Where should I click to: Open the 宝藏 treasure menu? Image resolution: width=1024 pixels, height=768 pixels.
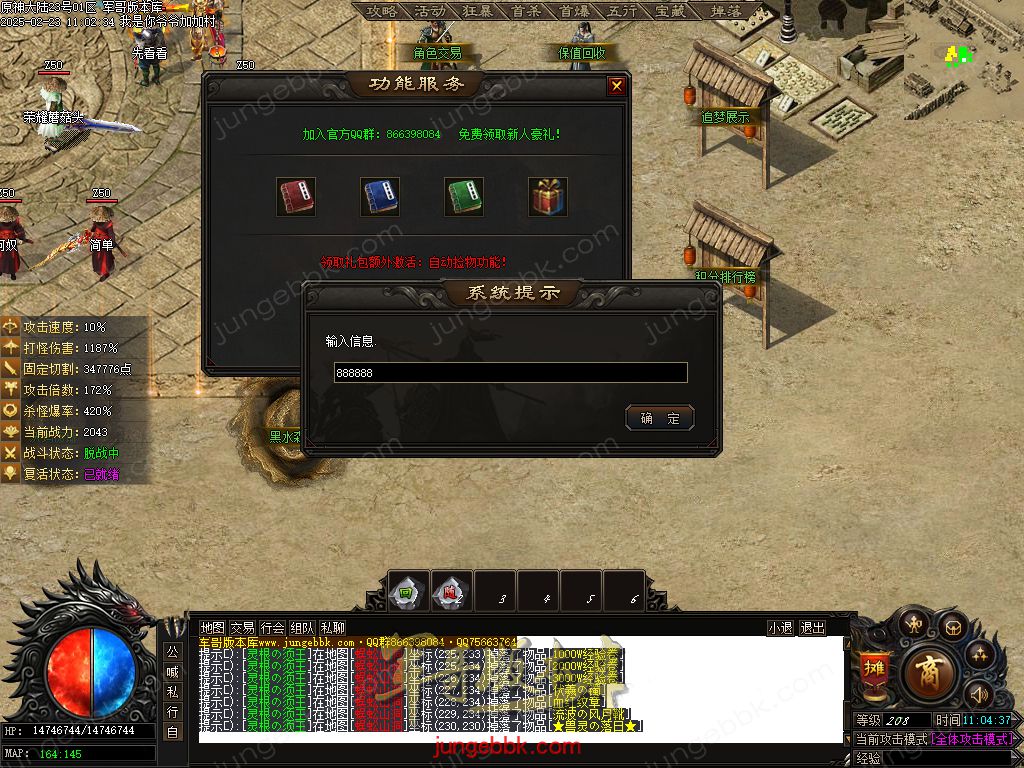pyautogui.click(x=670, y=11)
